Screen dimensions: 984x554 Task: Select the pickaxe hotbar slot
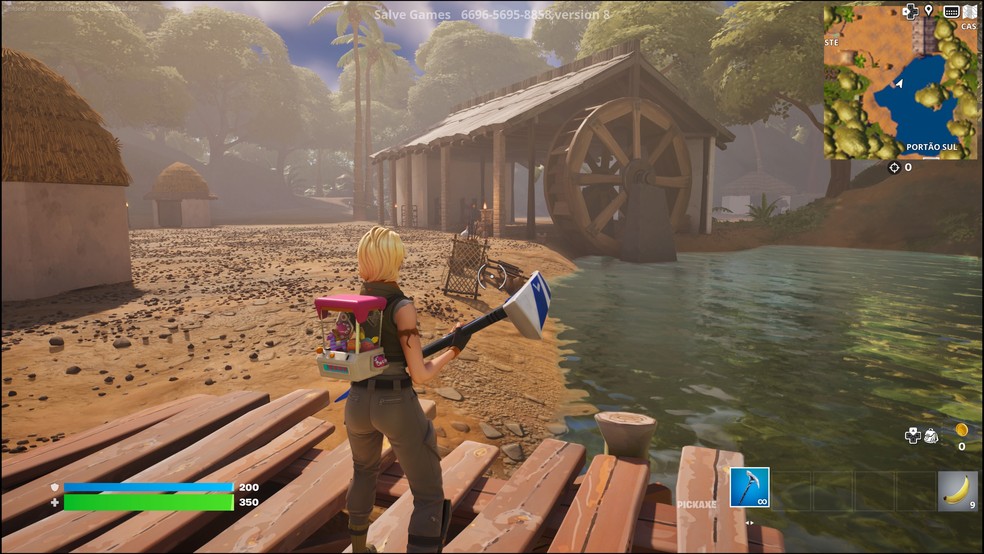[x=749, y=487]
